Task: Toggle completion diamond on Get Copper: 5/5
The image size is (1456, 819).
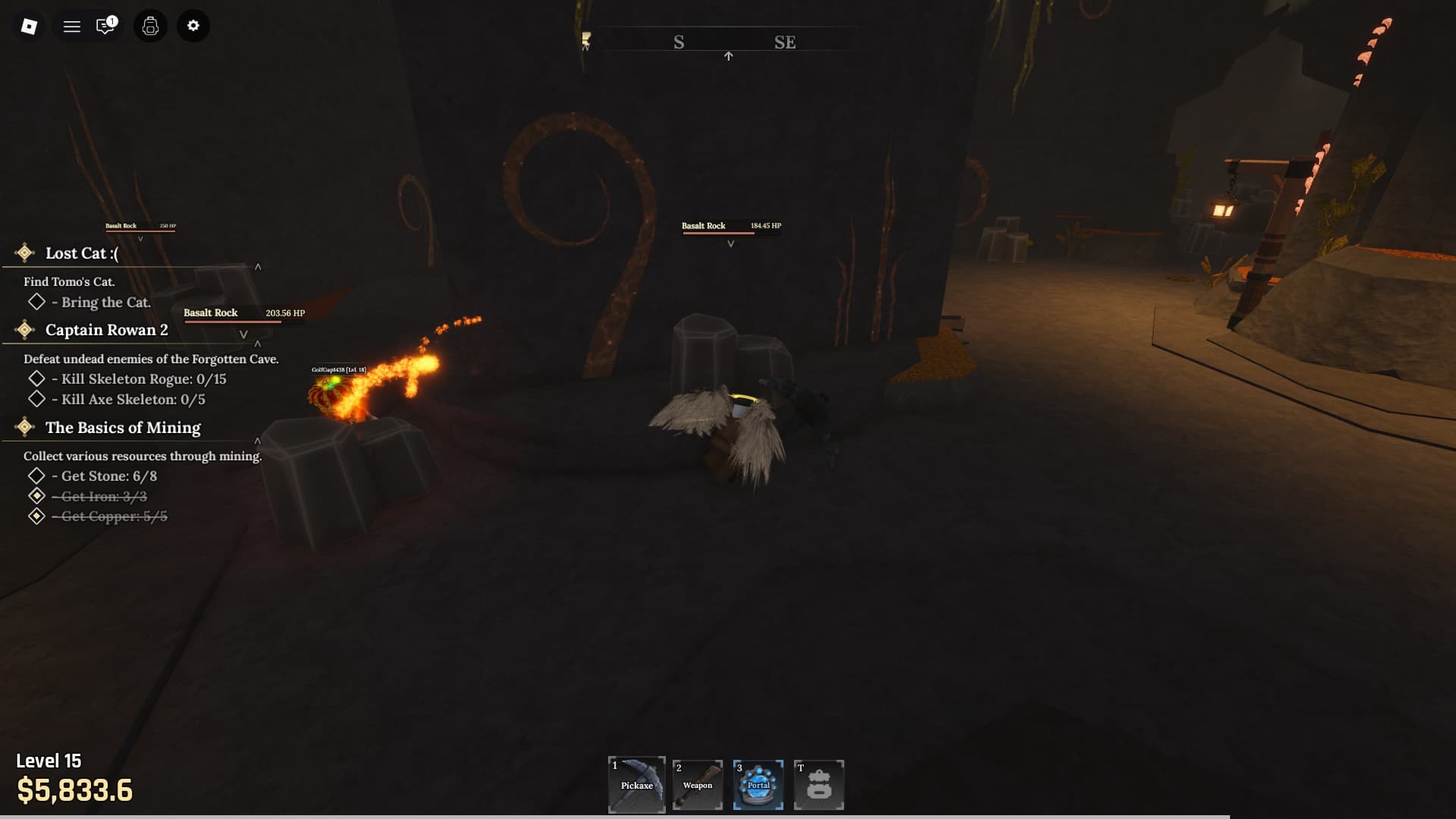Action: 36,516
